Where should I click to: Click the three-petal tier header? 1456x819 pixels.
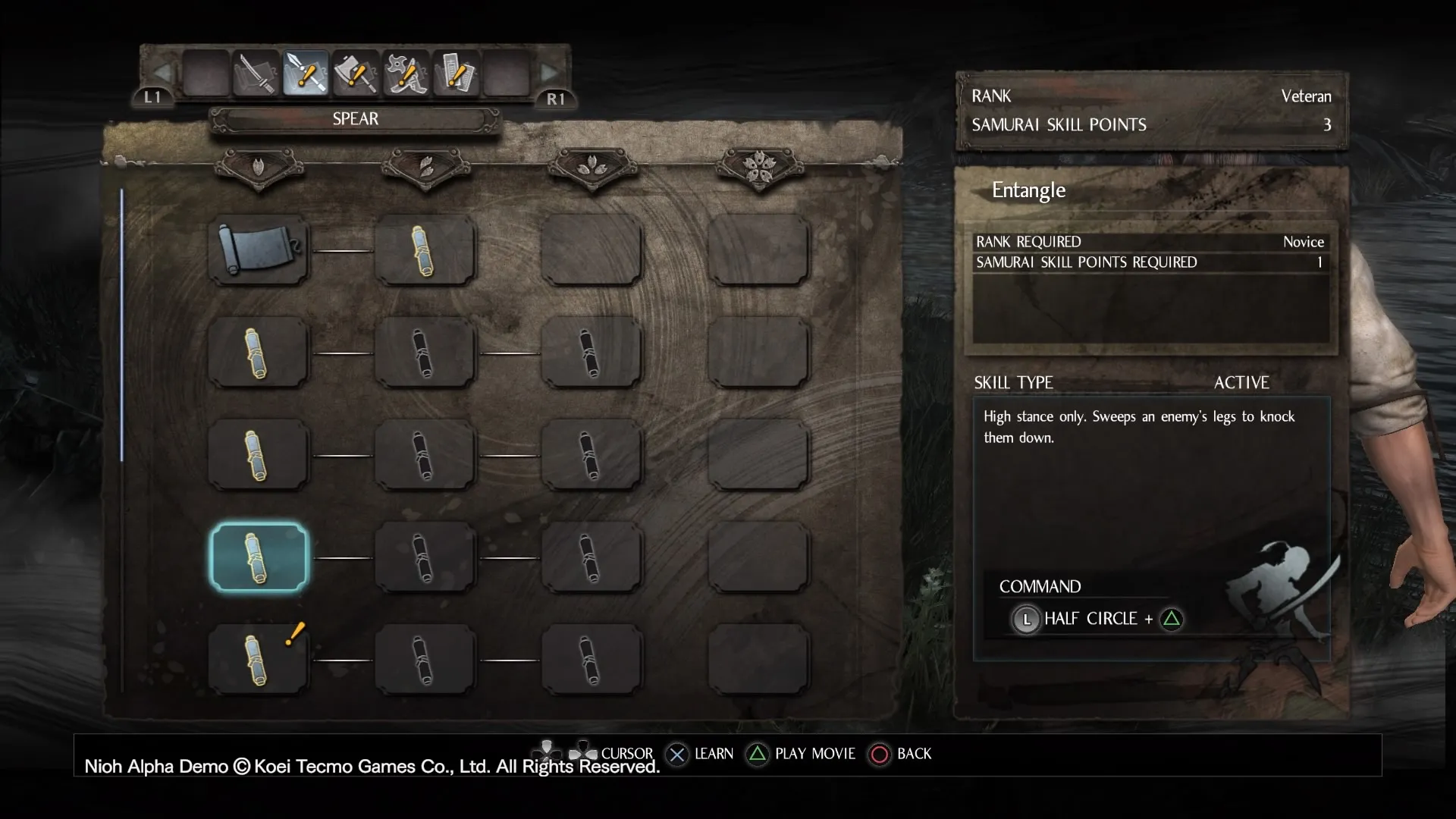(592, 166)
